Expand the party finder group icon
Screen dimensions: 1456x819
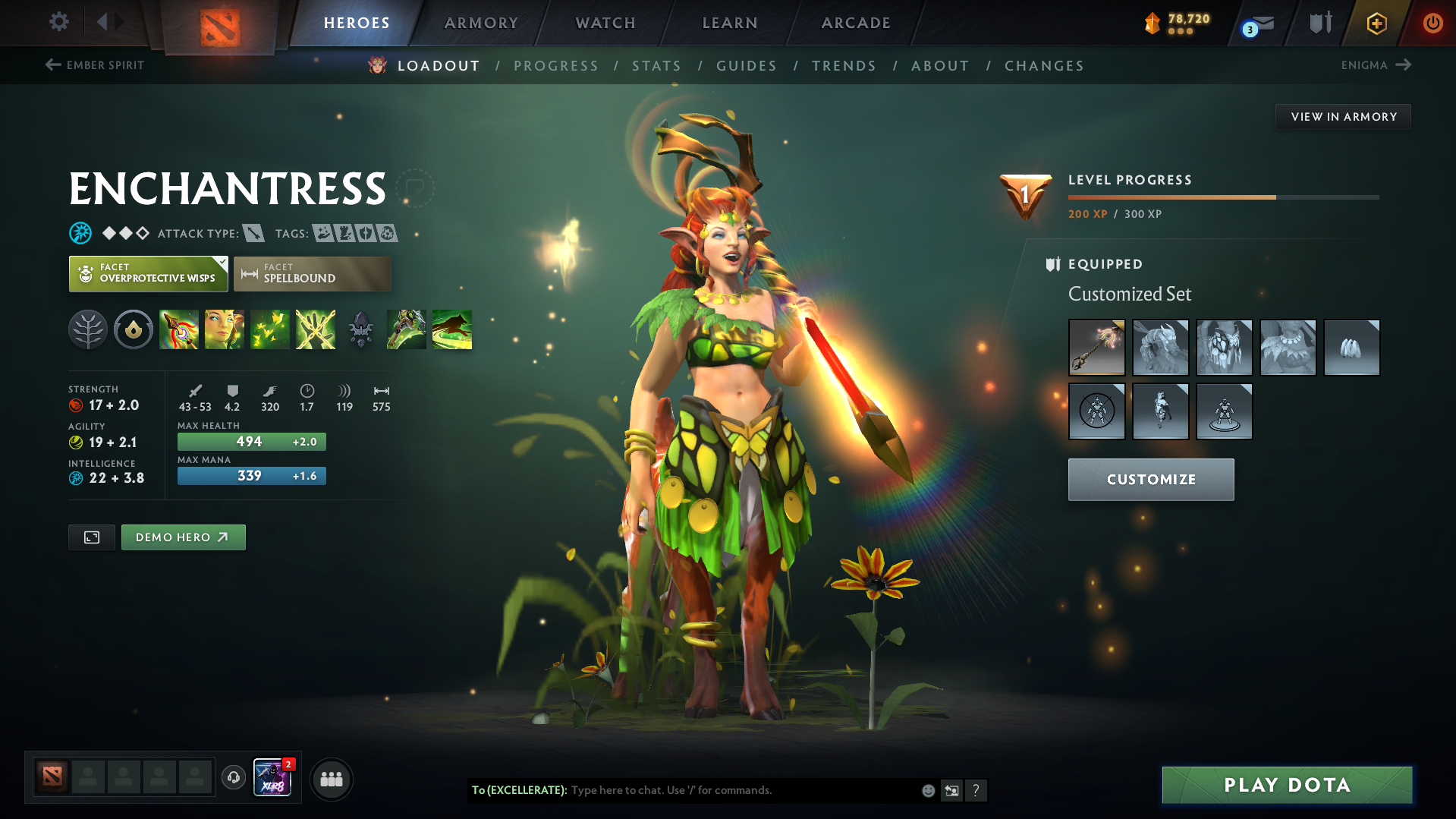pyautogui.click(x=331, y=779)
